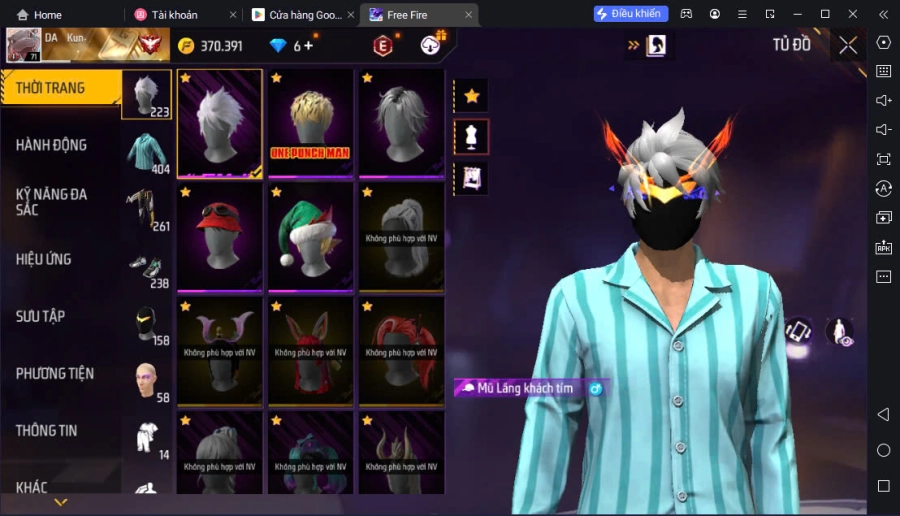Choose the striped shirt subcategory icon

[147, 152]
